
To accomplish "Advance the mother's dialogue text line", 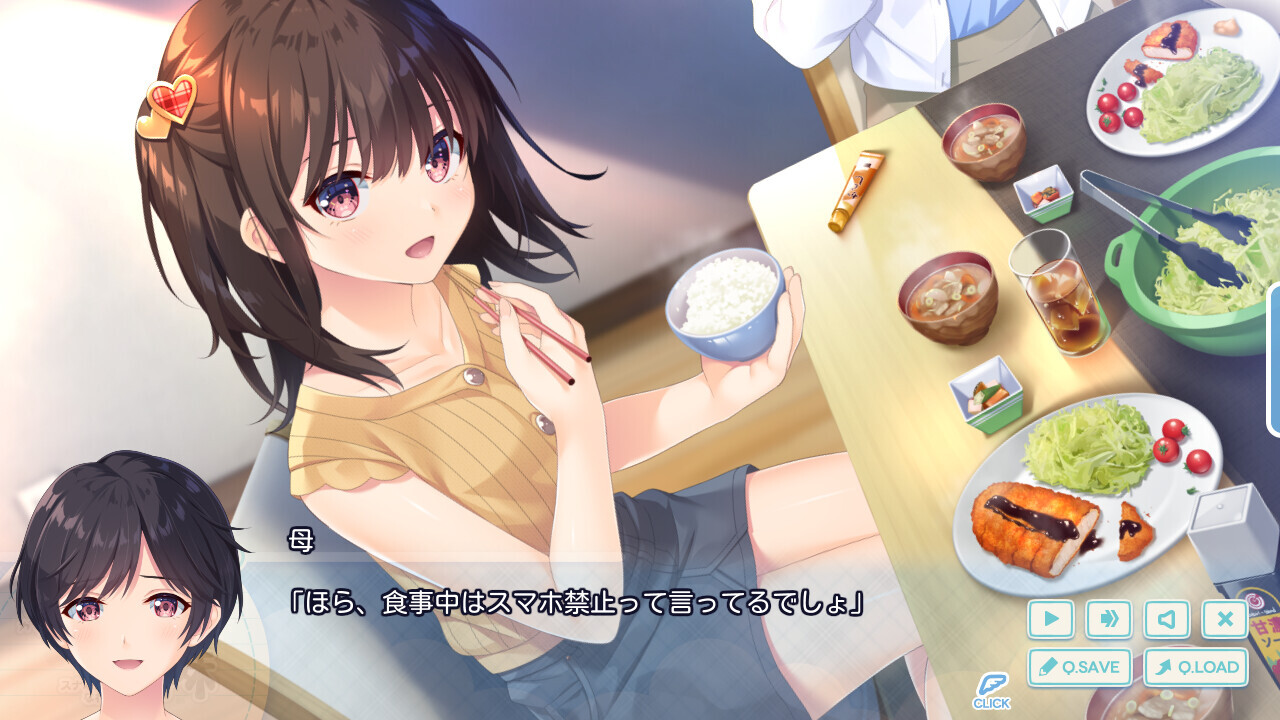I will (575, 604).
